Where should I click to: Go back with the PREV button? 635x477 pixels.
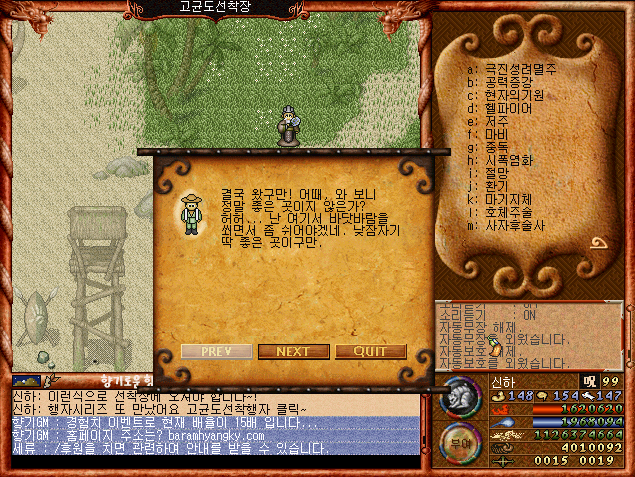216,351
